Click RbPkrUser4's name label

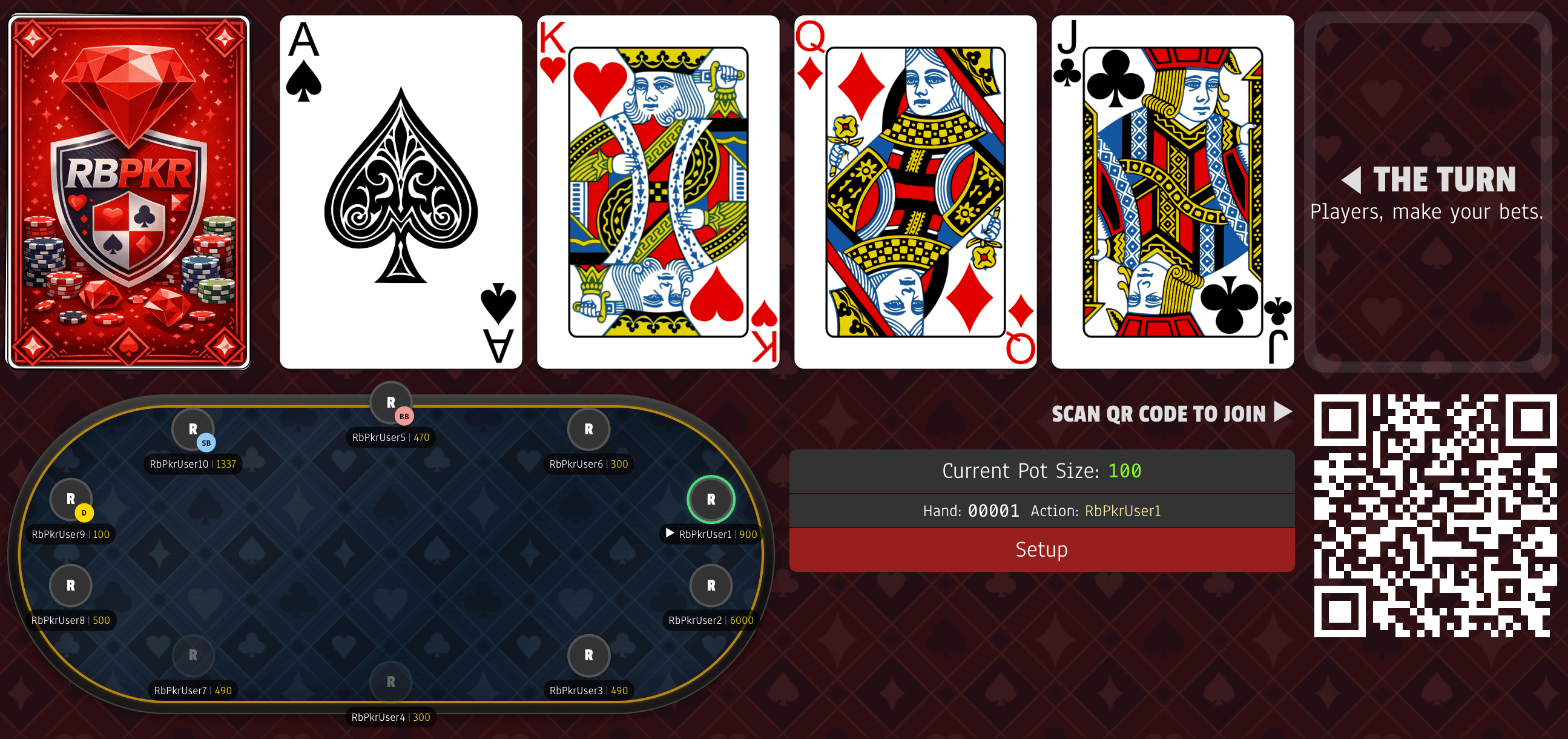coord(390,717)
